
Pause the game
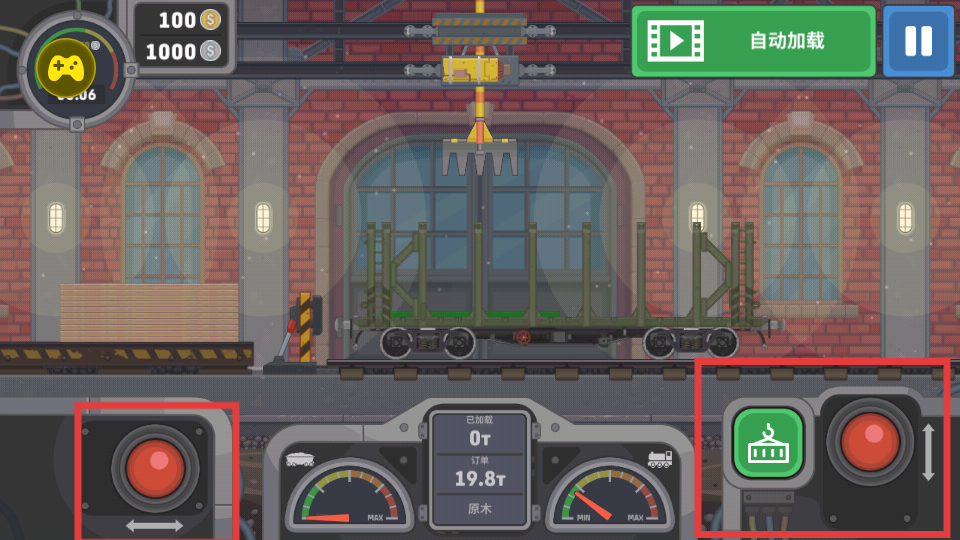(x=918, y=41)
